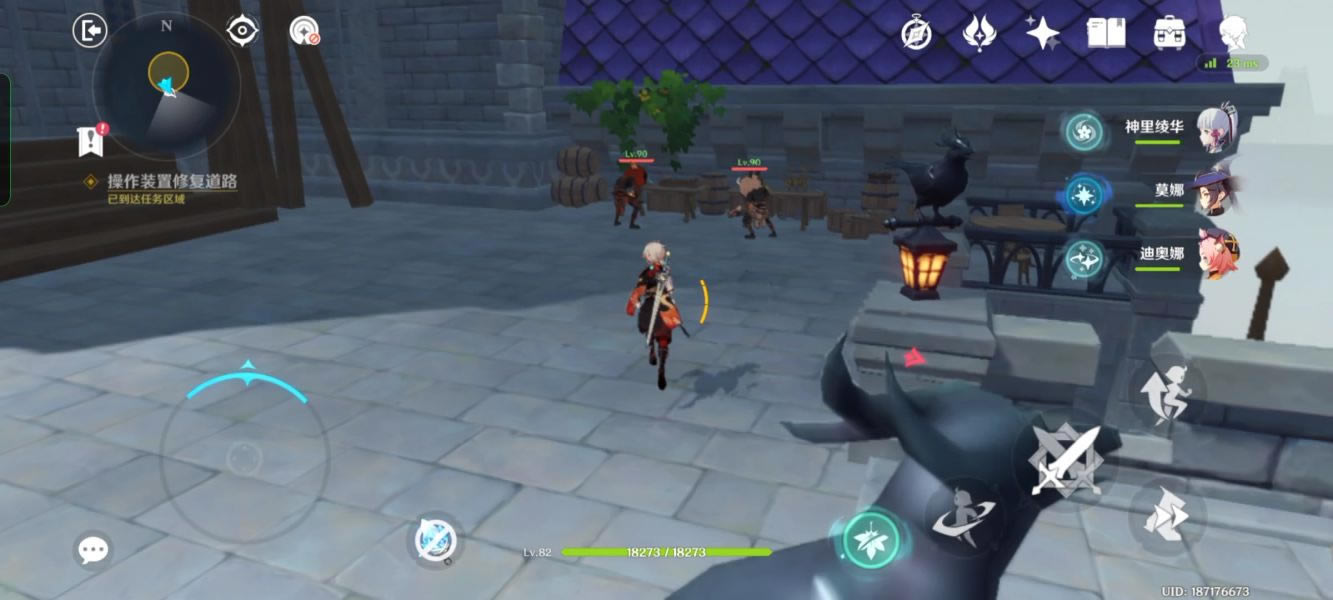The width and height of the screenshot is (1333, 600).
Task: Open the chat speech bubble
Action: pyautogui.click(x=93, y=549)
